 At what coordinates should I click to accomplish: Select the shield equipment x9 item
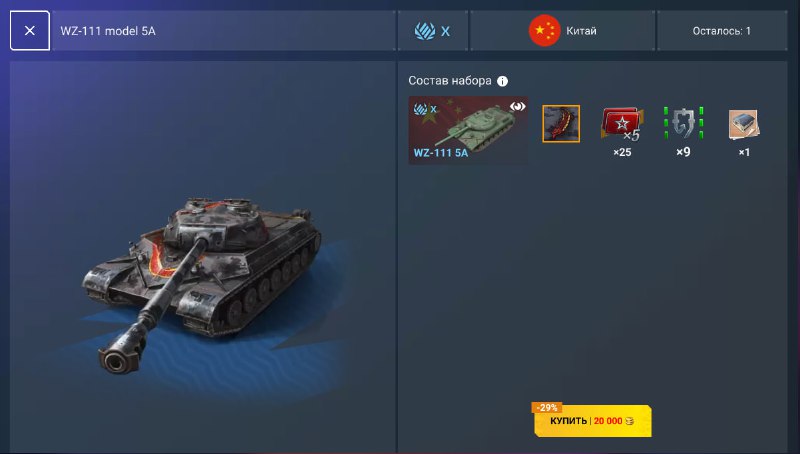(x=683, y=124)
